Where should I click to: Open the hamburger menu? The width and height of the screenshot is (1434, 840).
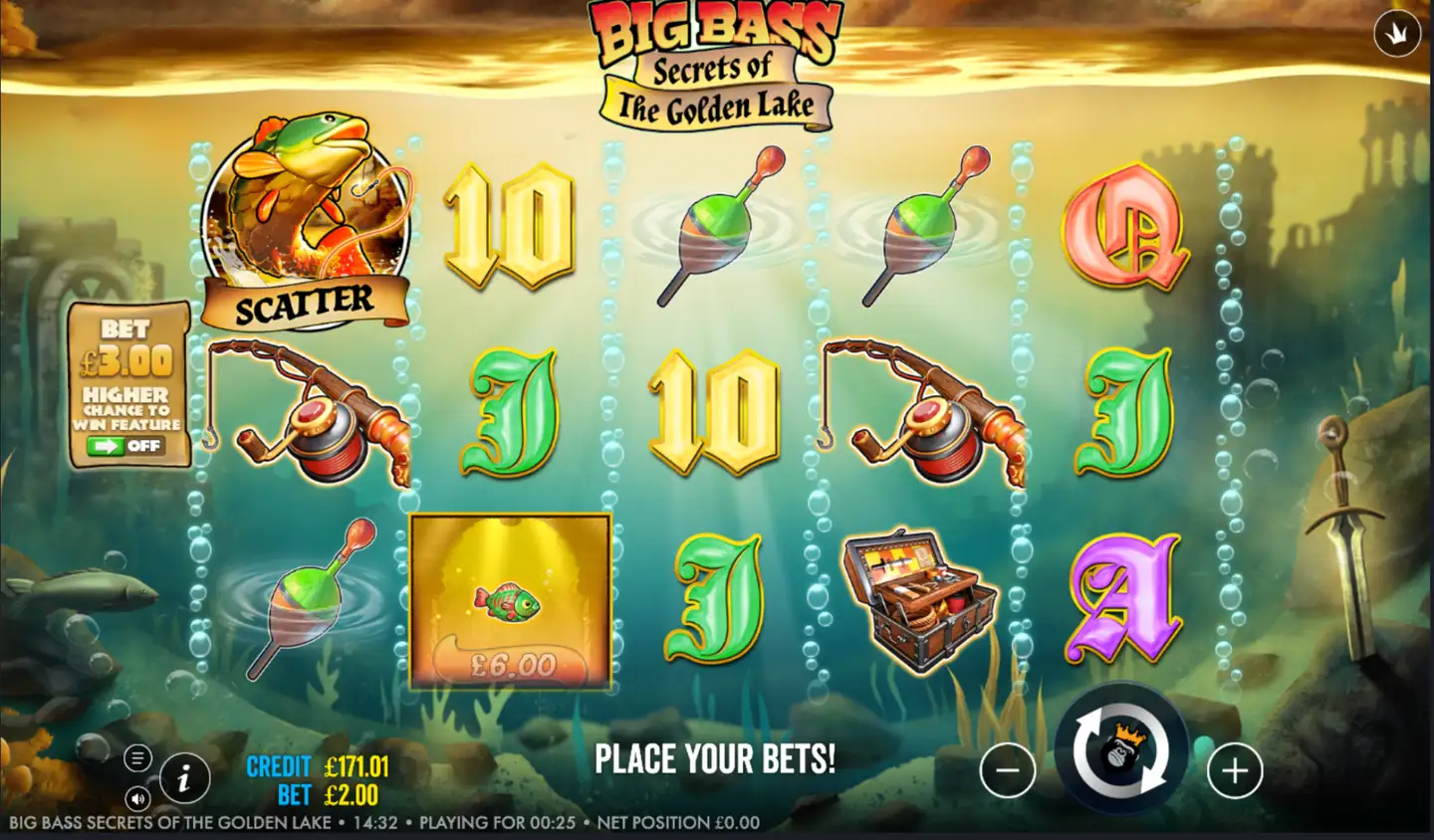(135, 758)
